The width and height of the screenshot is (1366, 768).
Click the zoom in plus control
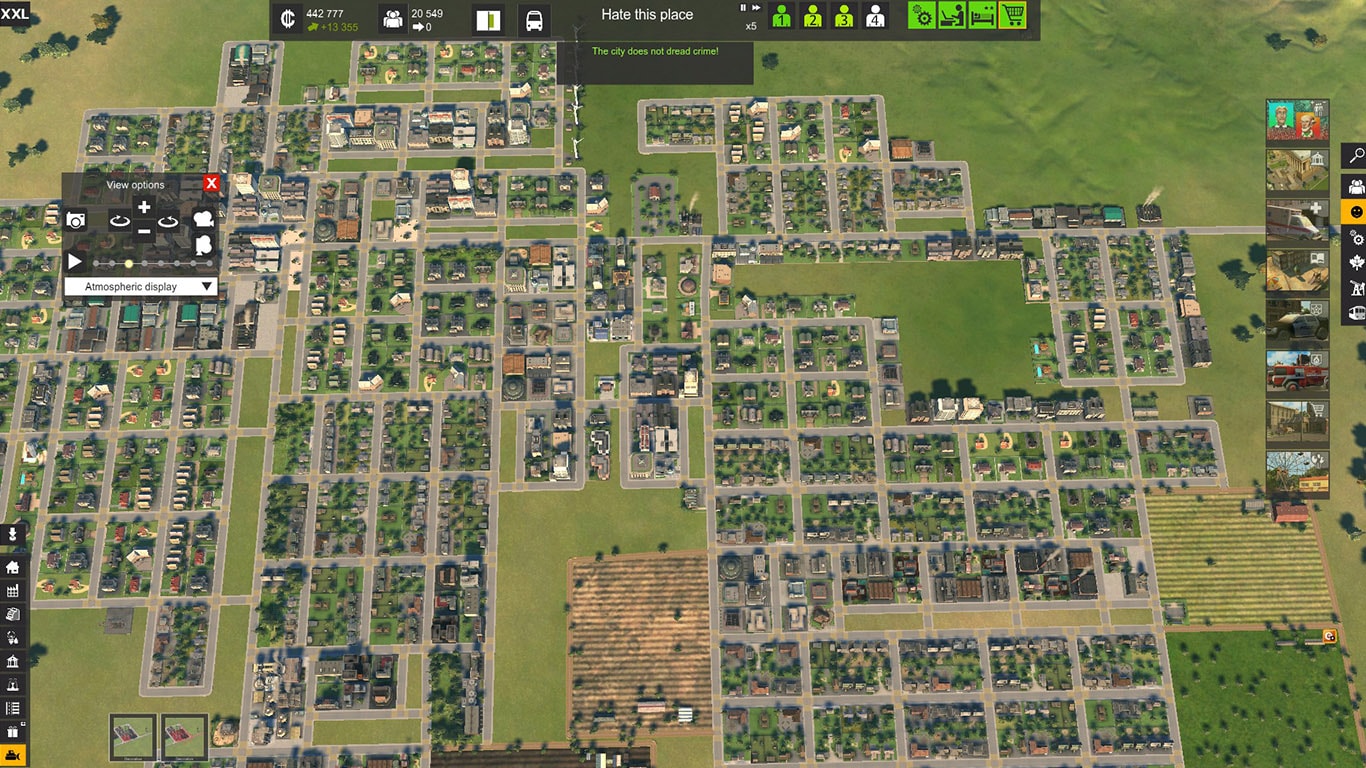(x=143, y=206)
